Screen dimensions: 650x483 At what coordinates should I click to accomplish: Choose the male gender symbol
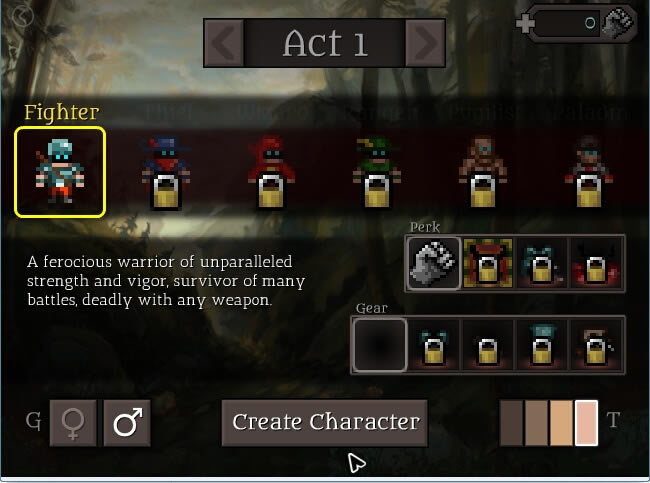pos(127,423)
